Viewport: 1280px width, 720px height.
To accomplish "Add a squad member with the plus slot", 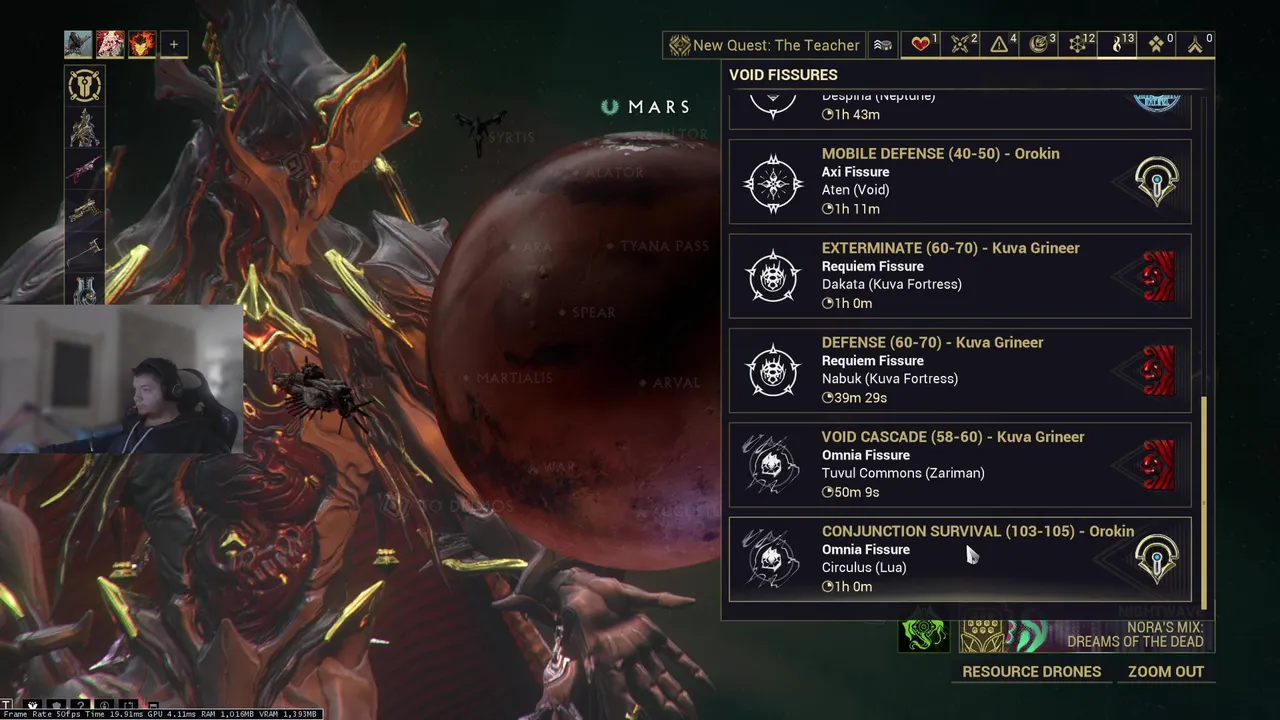I will click(174, 44).
